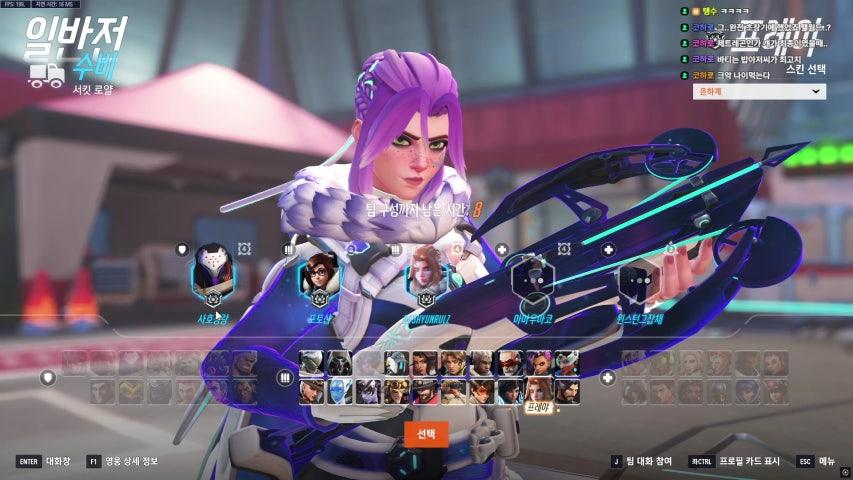Join team voice with 팀 대화 참여
This screenshot has width=853, height=480.
pos(643,461)
